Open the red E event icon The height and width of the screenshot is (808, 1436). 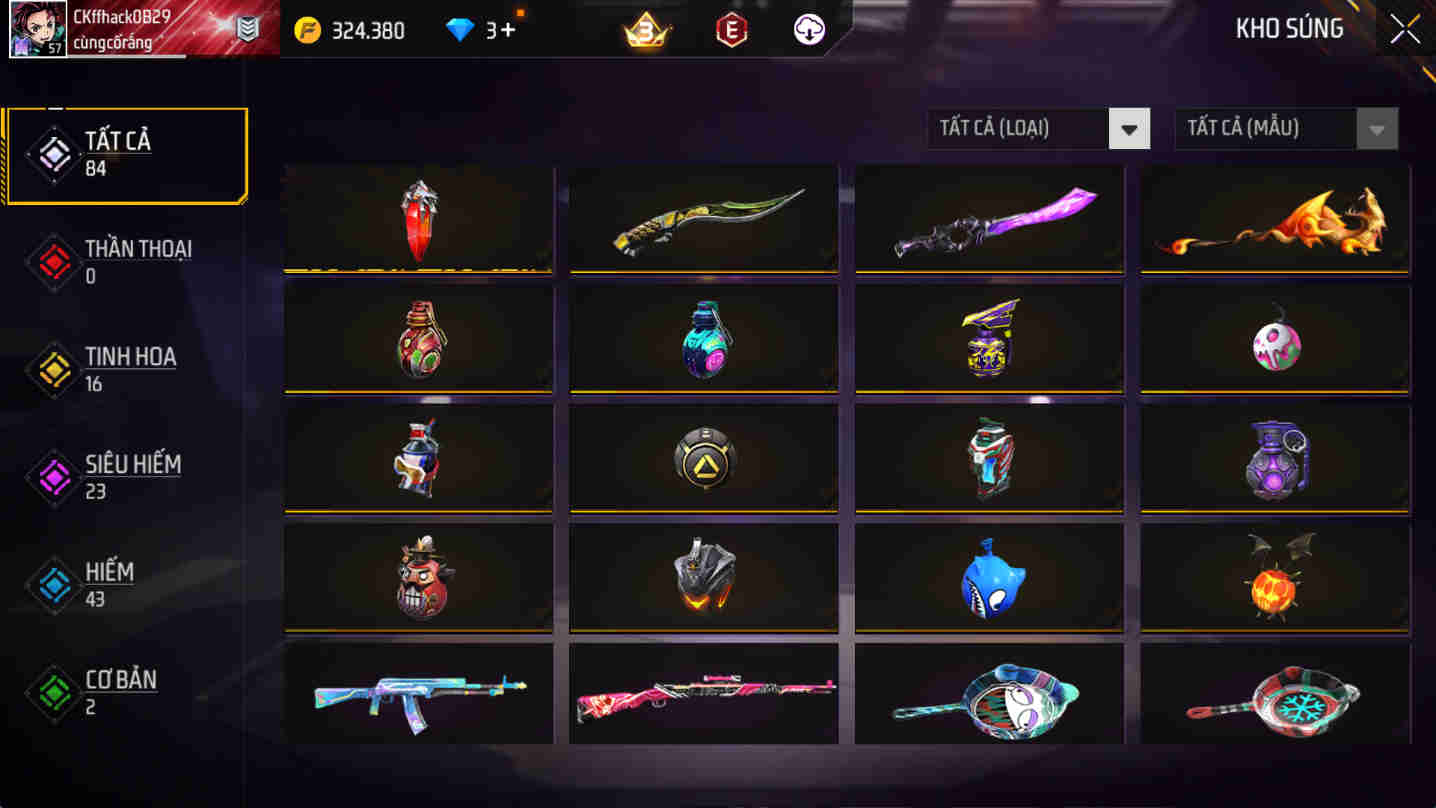pyautogui.click(x=728, y=29)
